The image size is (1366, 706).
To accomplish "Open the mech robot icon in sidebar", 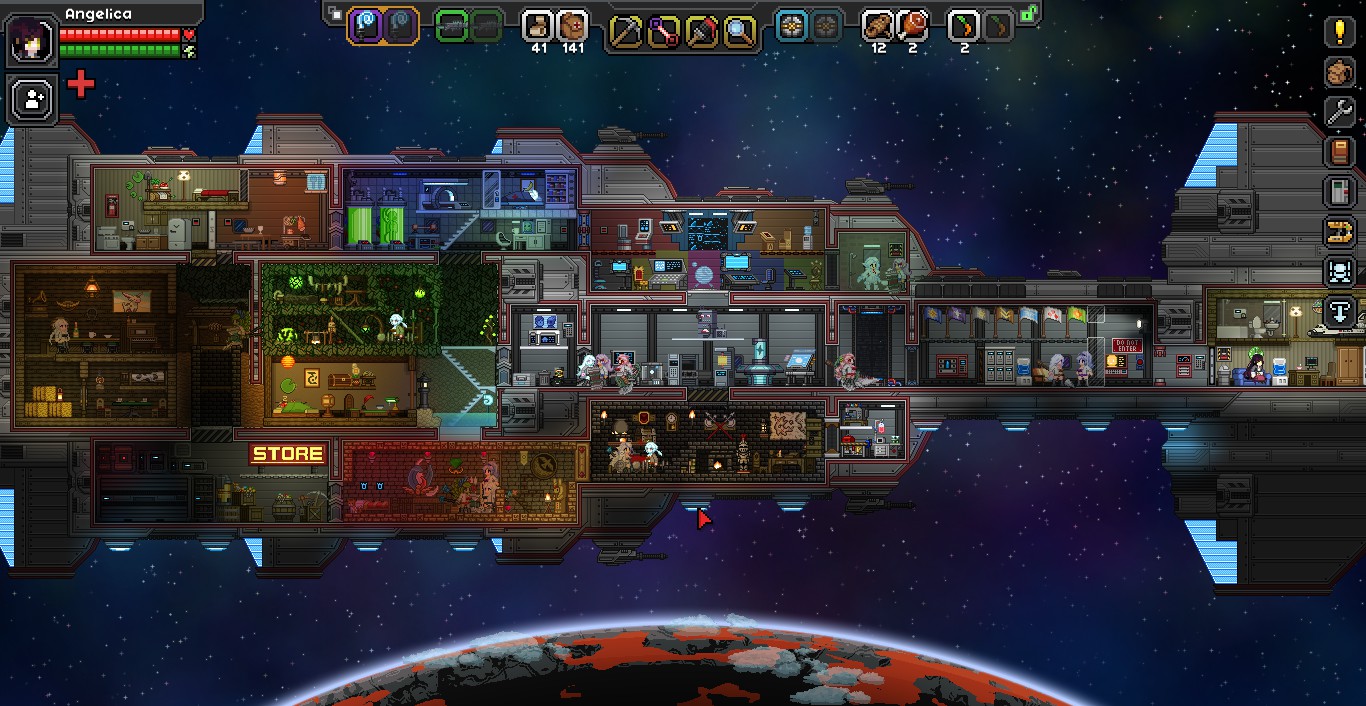I will pyautogui.click(x=1340, y=272).
